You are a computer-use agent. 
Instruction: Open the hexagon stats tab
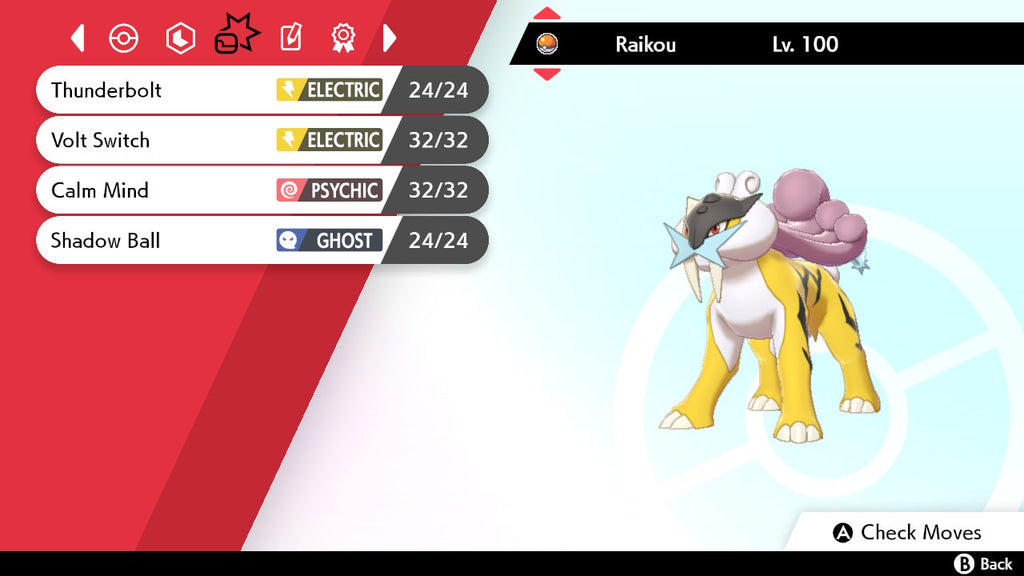coord(180,38)
